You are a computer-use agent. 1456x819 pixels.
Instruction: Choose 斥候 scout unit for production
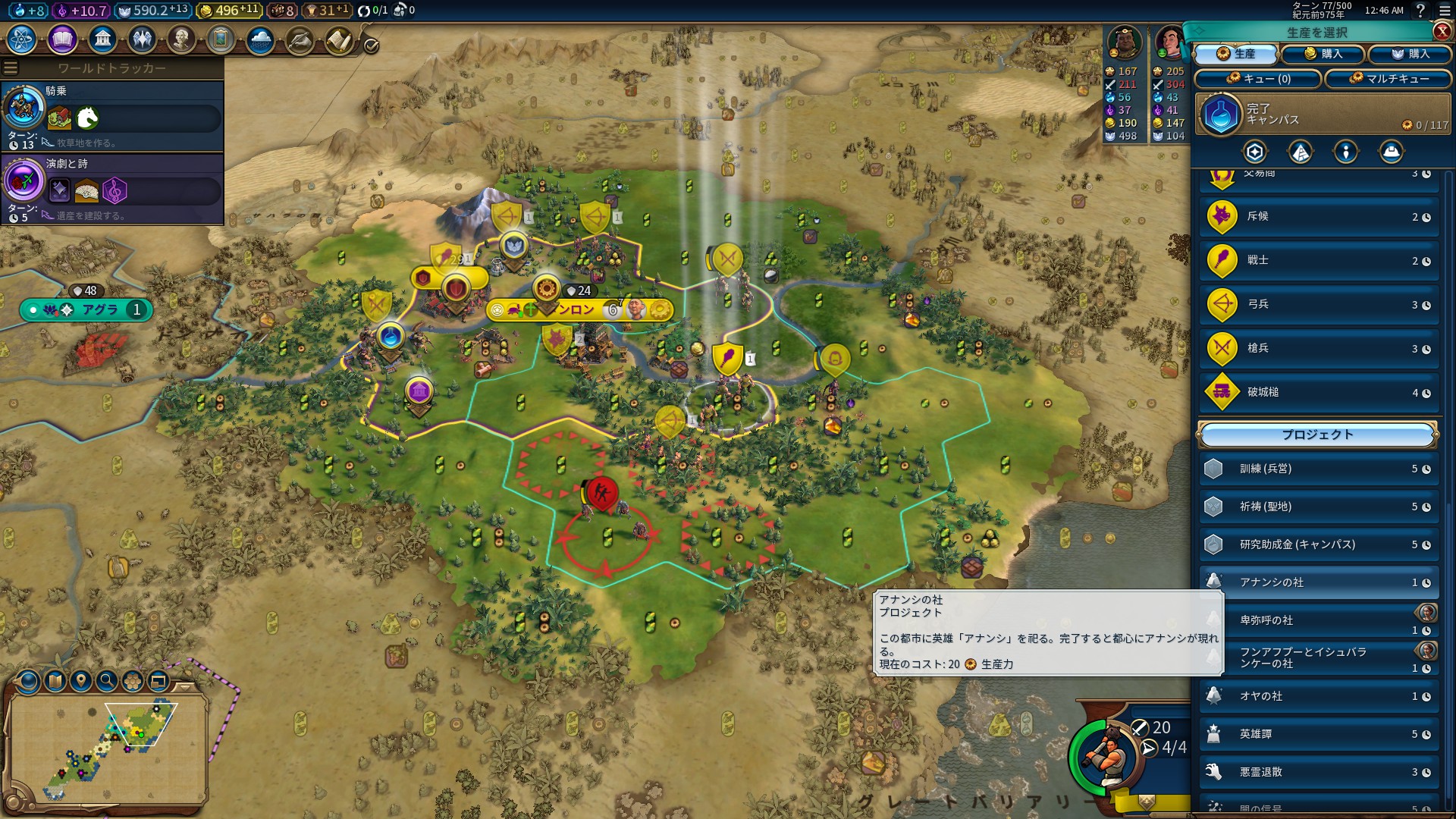point(1319,217)
